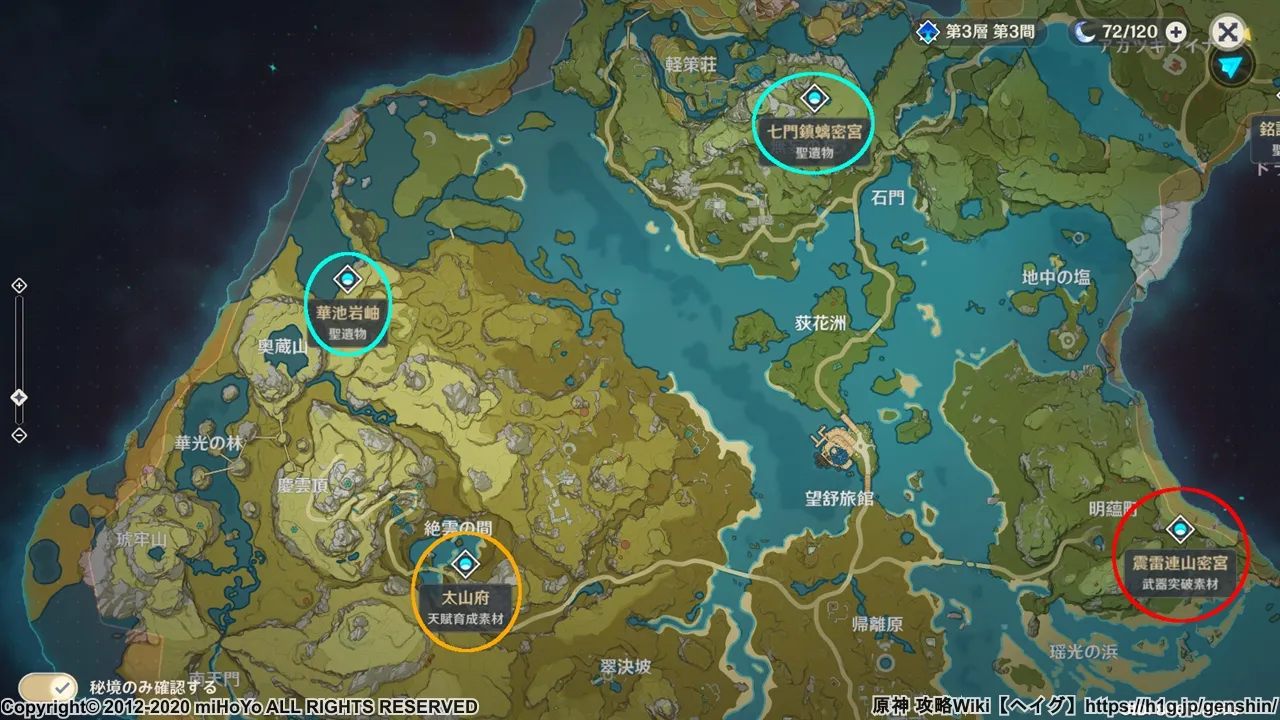Open the blue triangle map pin button
Image resolution: width=1280 pixels, height=720 pixels.
[x=1232, y=67]
